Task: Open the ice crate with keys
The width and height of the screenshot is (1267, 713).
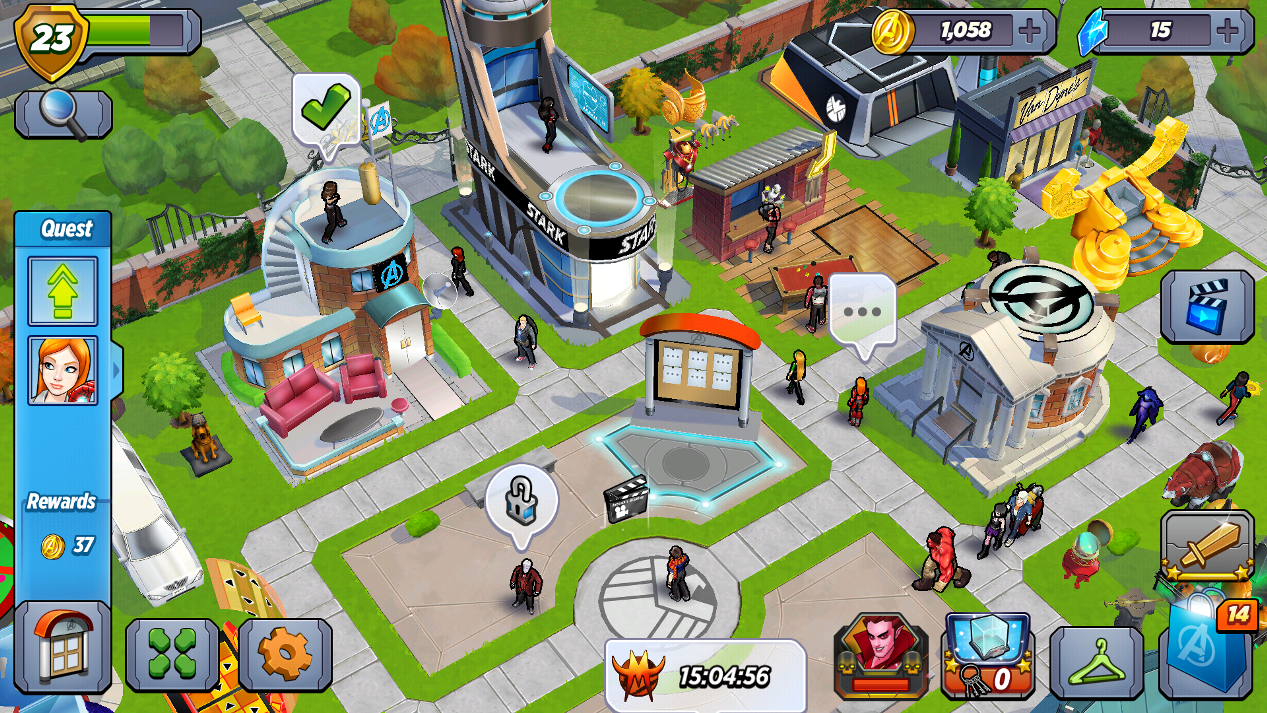Action: [x=987, y=654]
